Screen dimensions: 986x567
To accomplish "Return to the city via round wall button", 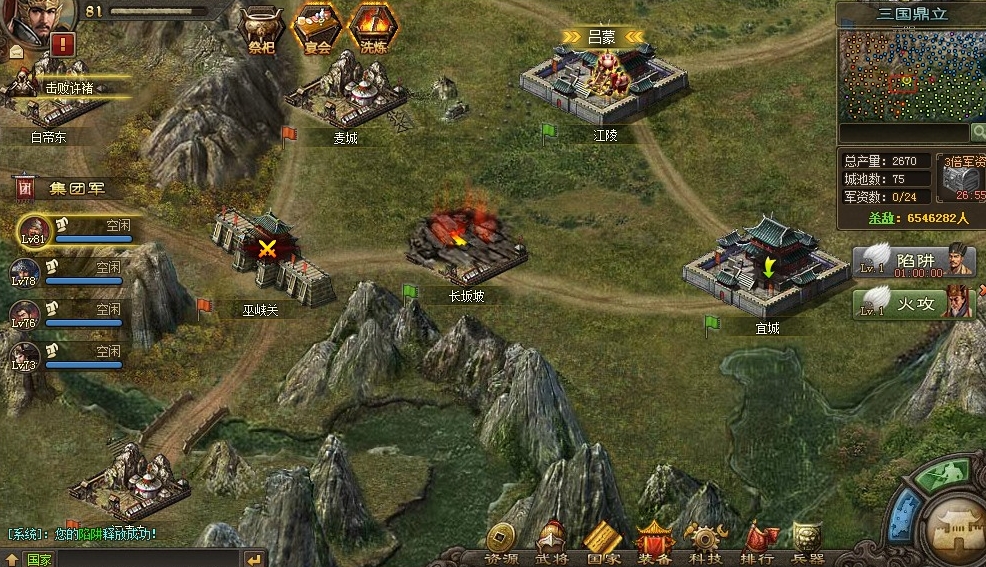I will (954, 527).
